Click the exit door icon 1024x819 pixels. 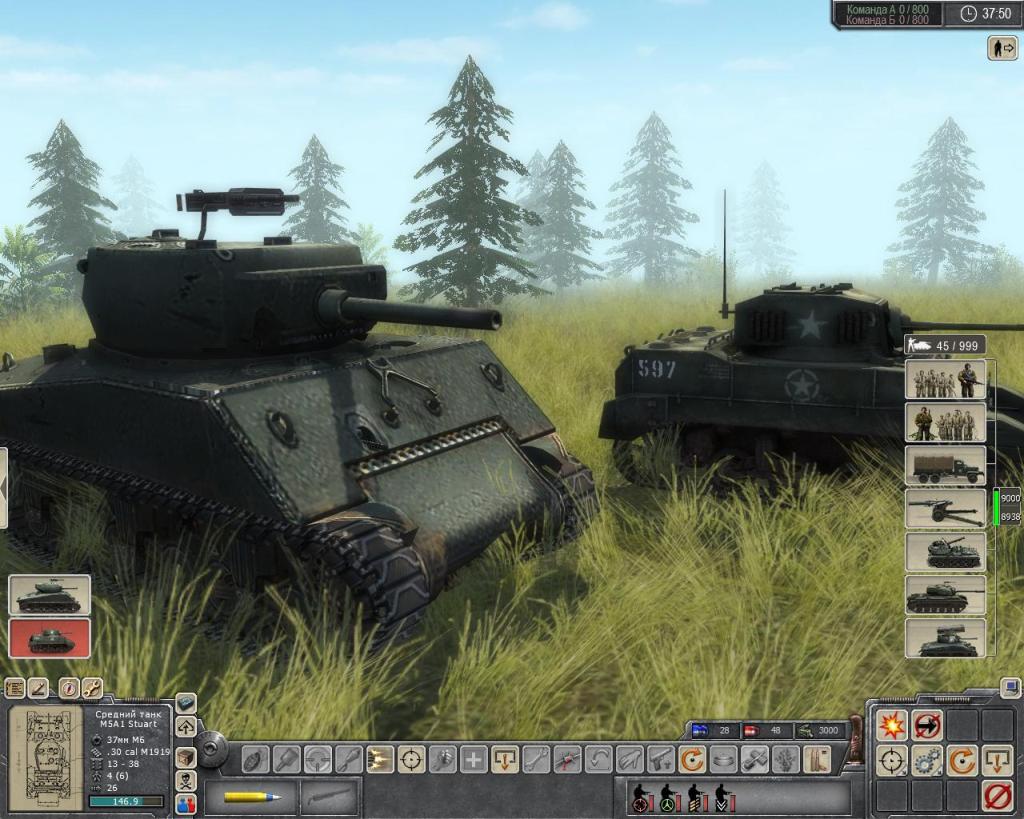tap(1002, 47)
